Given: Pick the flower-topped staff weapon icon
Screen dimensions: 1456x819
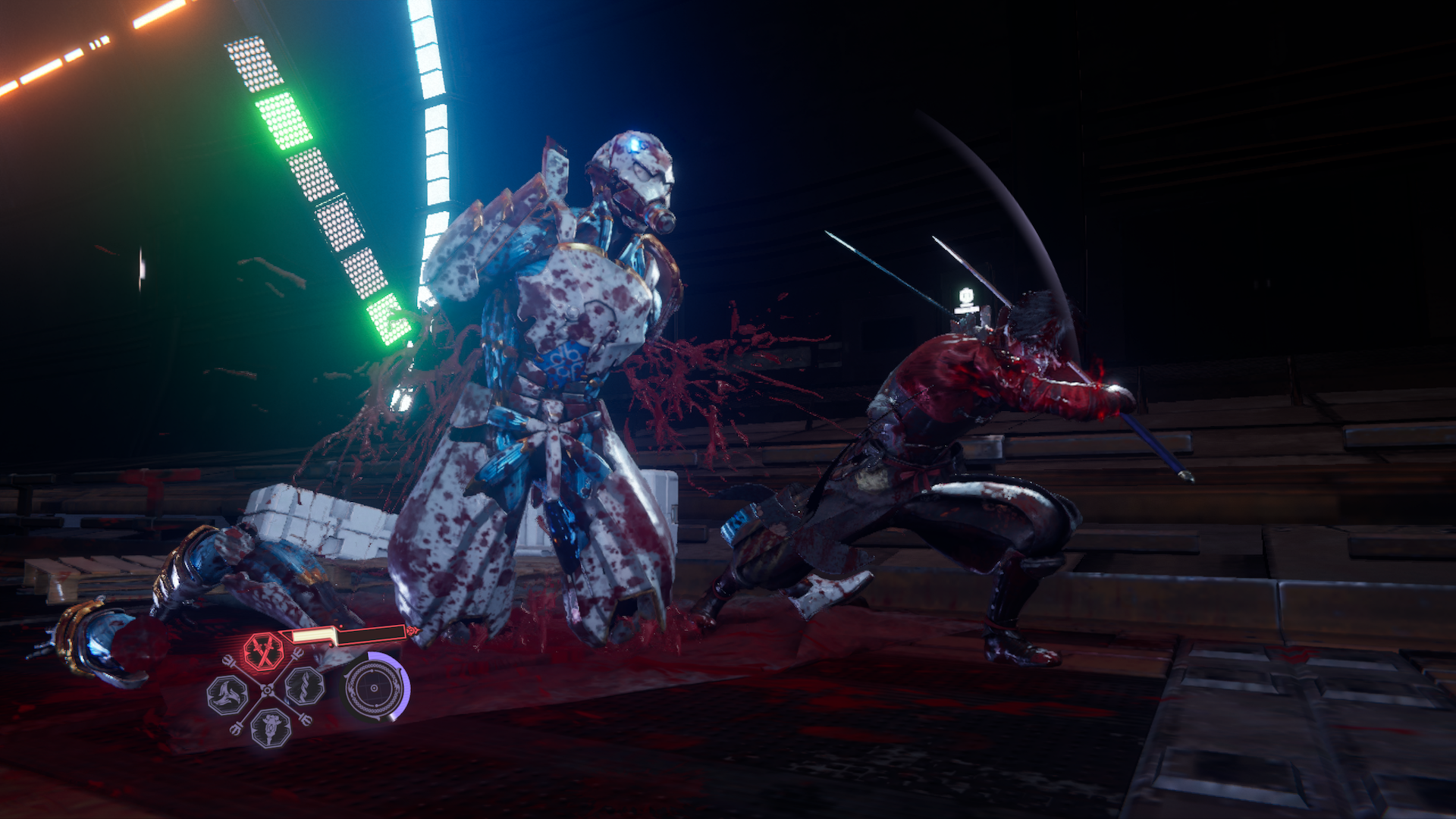Looking at the screenshot, I should (270, 726).
